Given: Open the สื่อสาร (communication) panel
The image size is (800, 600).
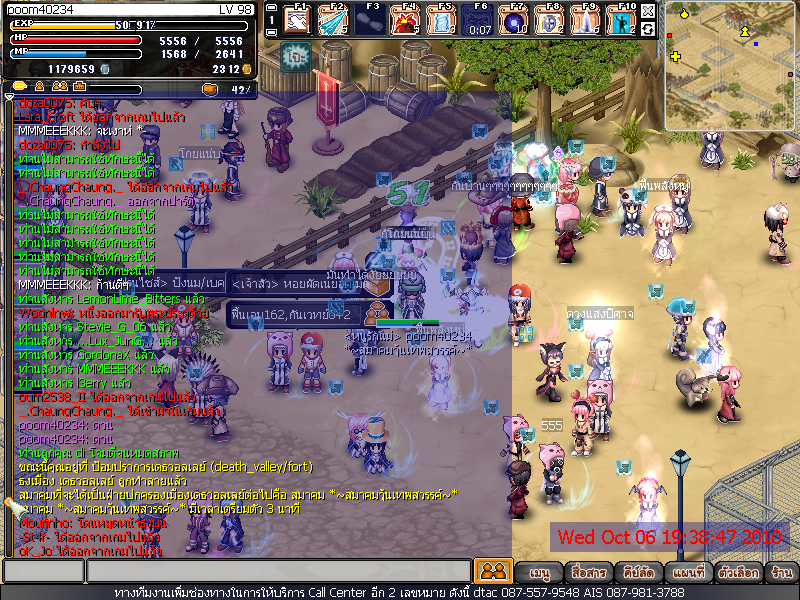Looking at the screenshot, I should (x=588, y=573).
